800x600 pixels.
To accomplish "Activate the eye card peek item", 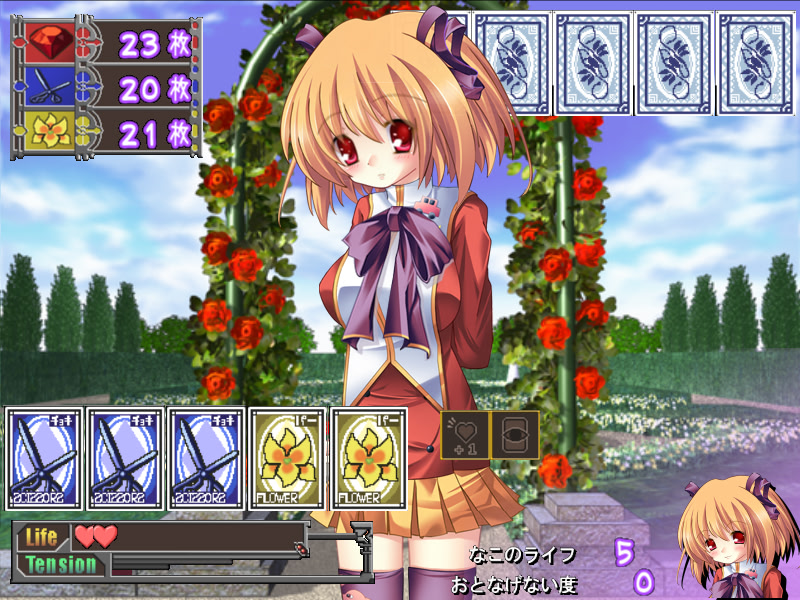I will pos(515,435).
